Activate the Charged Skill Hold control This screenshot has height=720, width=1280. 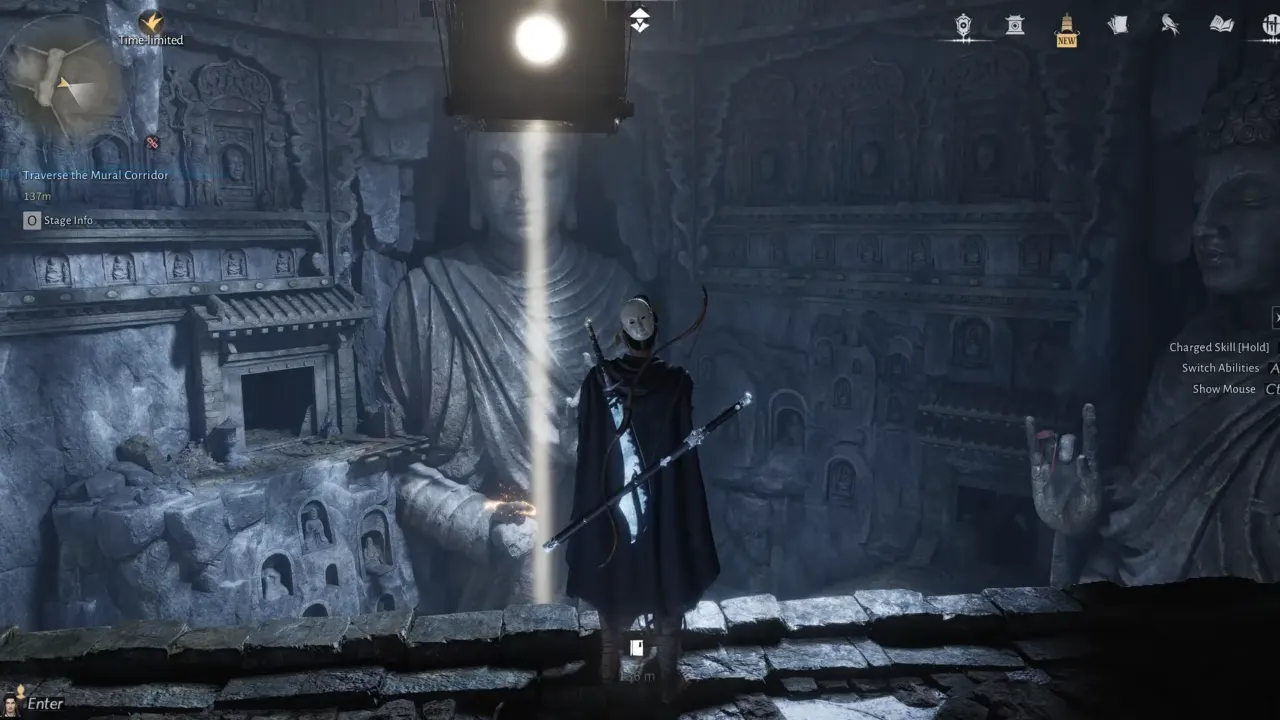click(1220, 347)
